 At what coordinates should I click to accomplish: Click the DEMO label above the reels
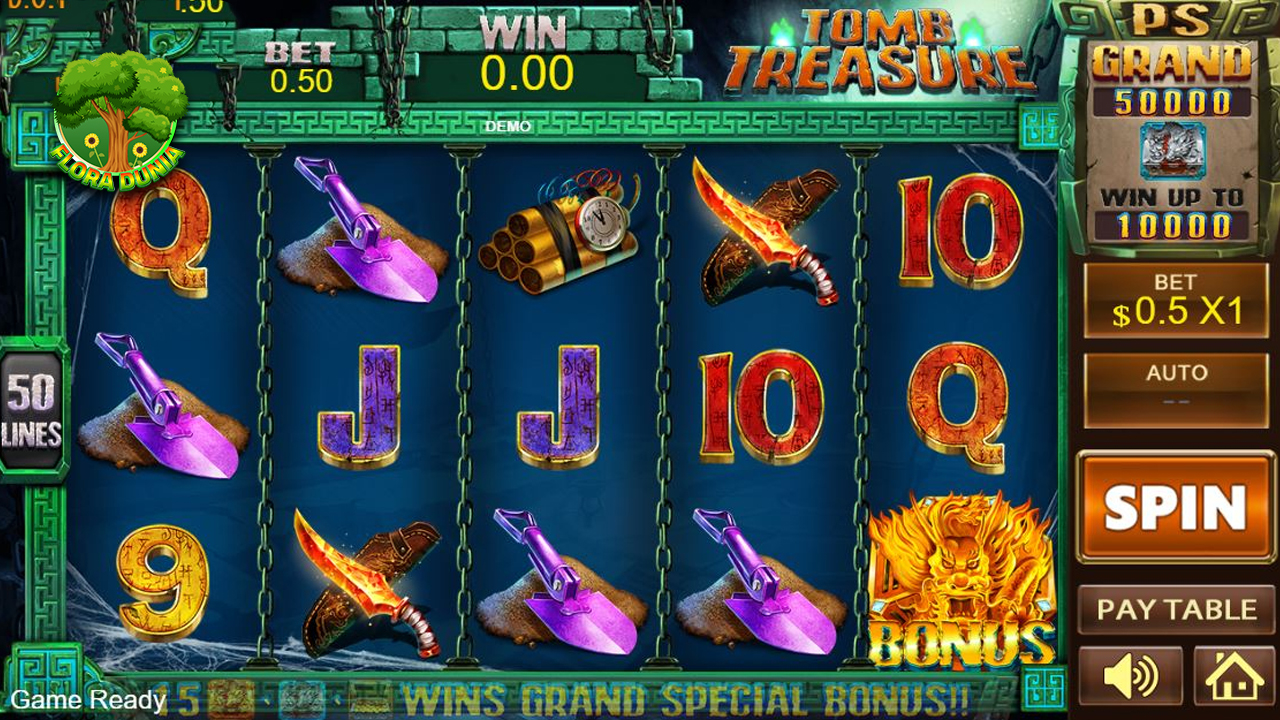tap(510, 127)
